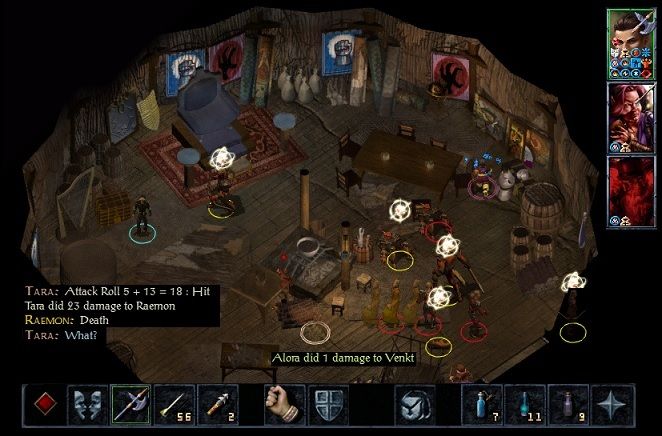Select the red-tinted wounded character portrait
662x436 pixels.
coord(630,190)
